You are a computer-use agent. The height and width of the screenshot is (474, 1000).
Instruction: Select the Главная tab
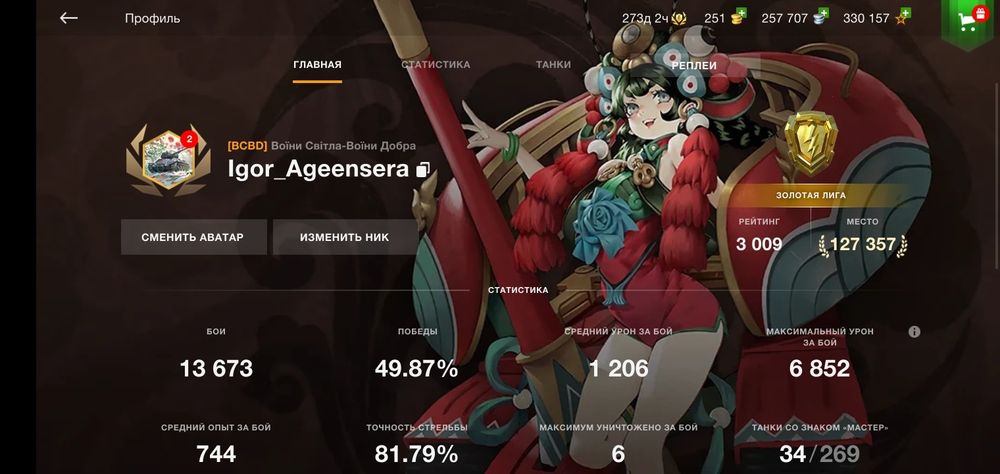coord(317,65)
